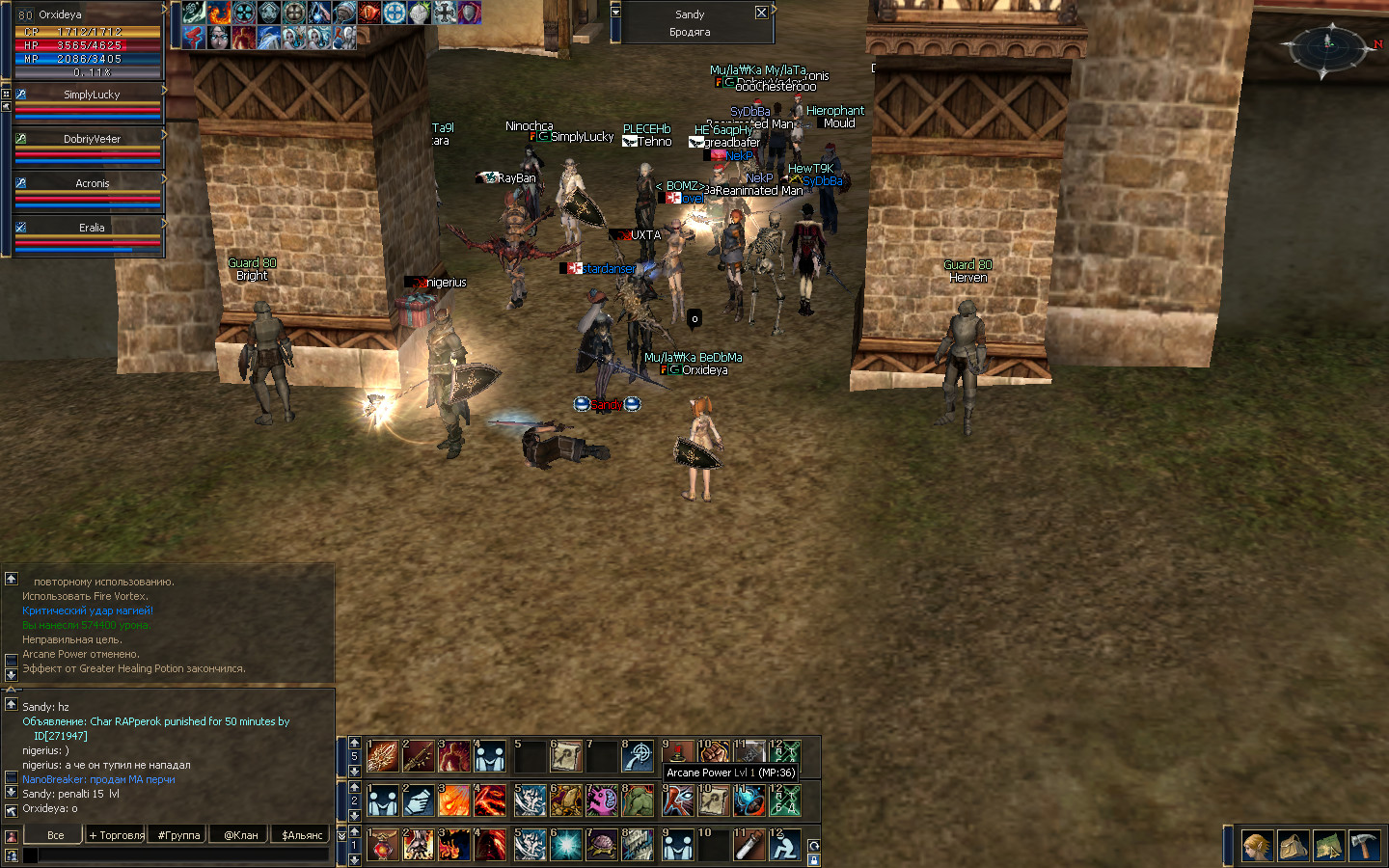
Task: Close the Sandy target window
Action: [761, 14]
